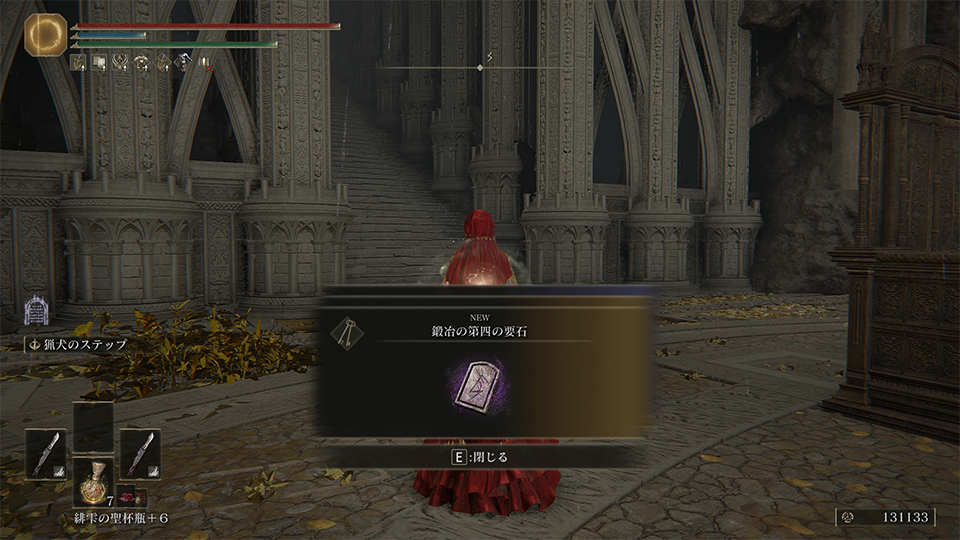Select the left-hand weapon slot

46,453
